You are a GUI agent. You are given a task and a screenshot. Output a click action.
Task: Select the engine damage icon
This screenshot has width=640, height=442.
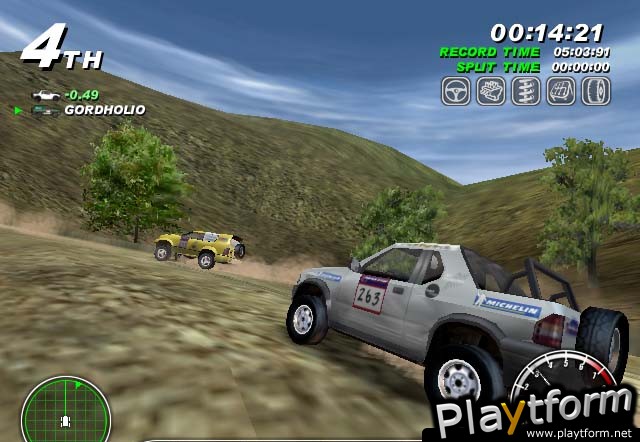pos(491,91)
